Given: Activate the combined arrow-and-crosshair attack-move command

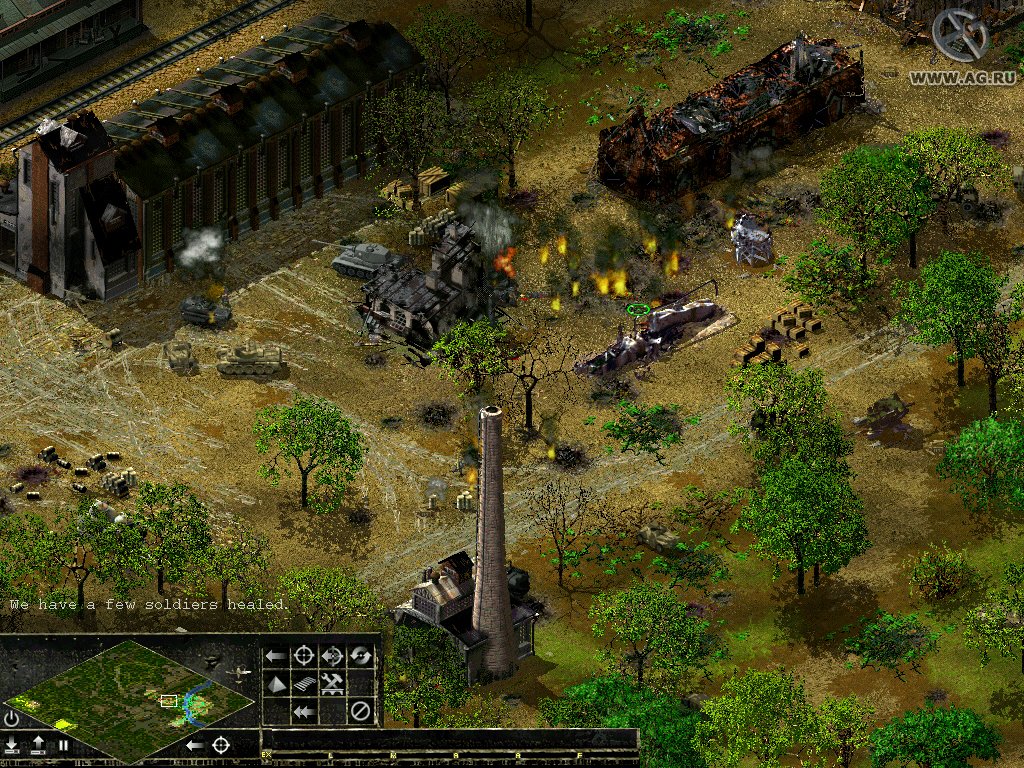Looking at the screenshot, I should click(x=332, y=656).
